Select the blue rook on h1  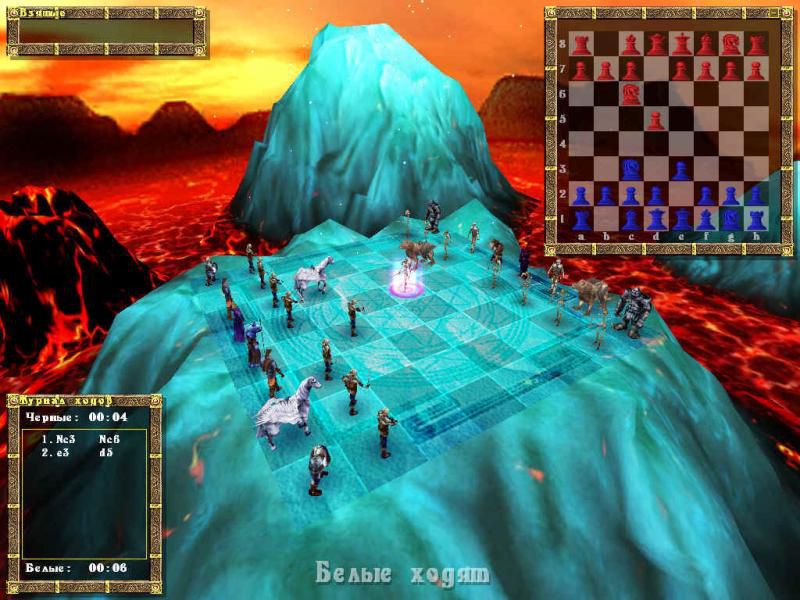point(757,219)
